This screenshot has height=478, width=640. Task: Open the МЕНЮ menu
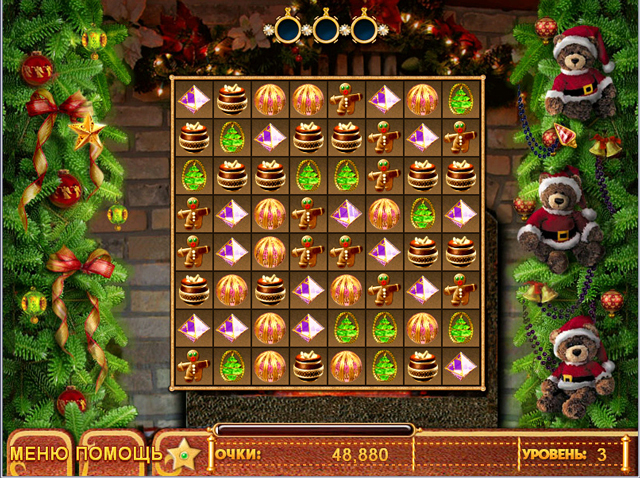tap(40, 455)
